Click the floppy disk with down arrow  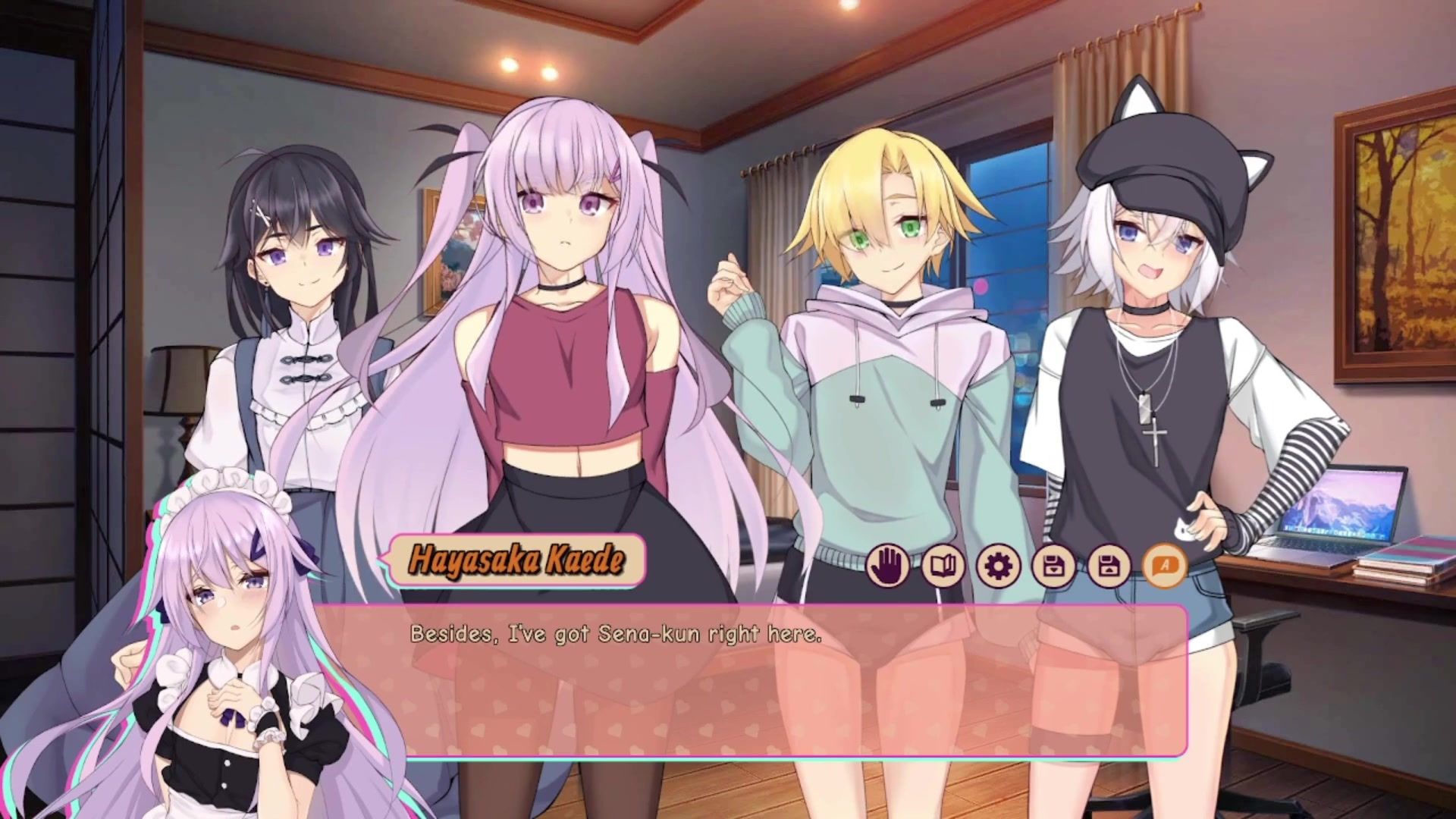coord(1053,566)
